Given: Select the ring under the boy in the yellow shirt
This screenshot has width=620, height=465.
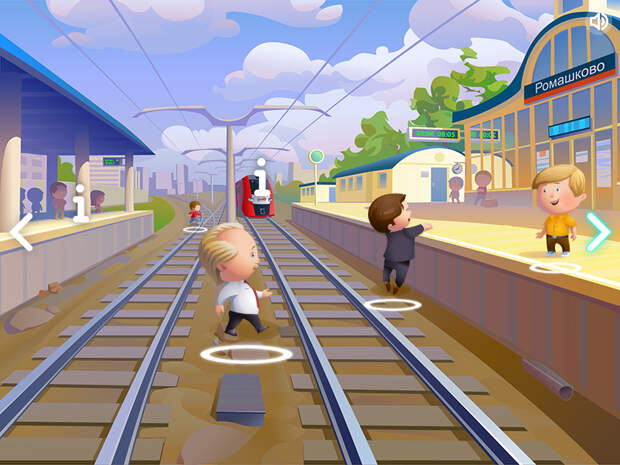Looking at the screenshot, I should click(x=554, y=267).
